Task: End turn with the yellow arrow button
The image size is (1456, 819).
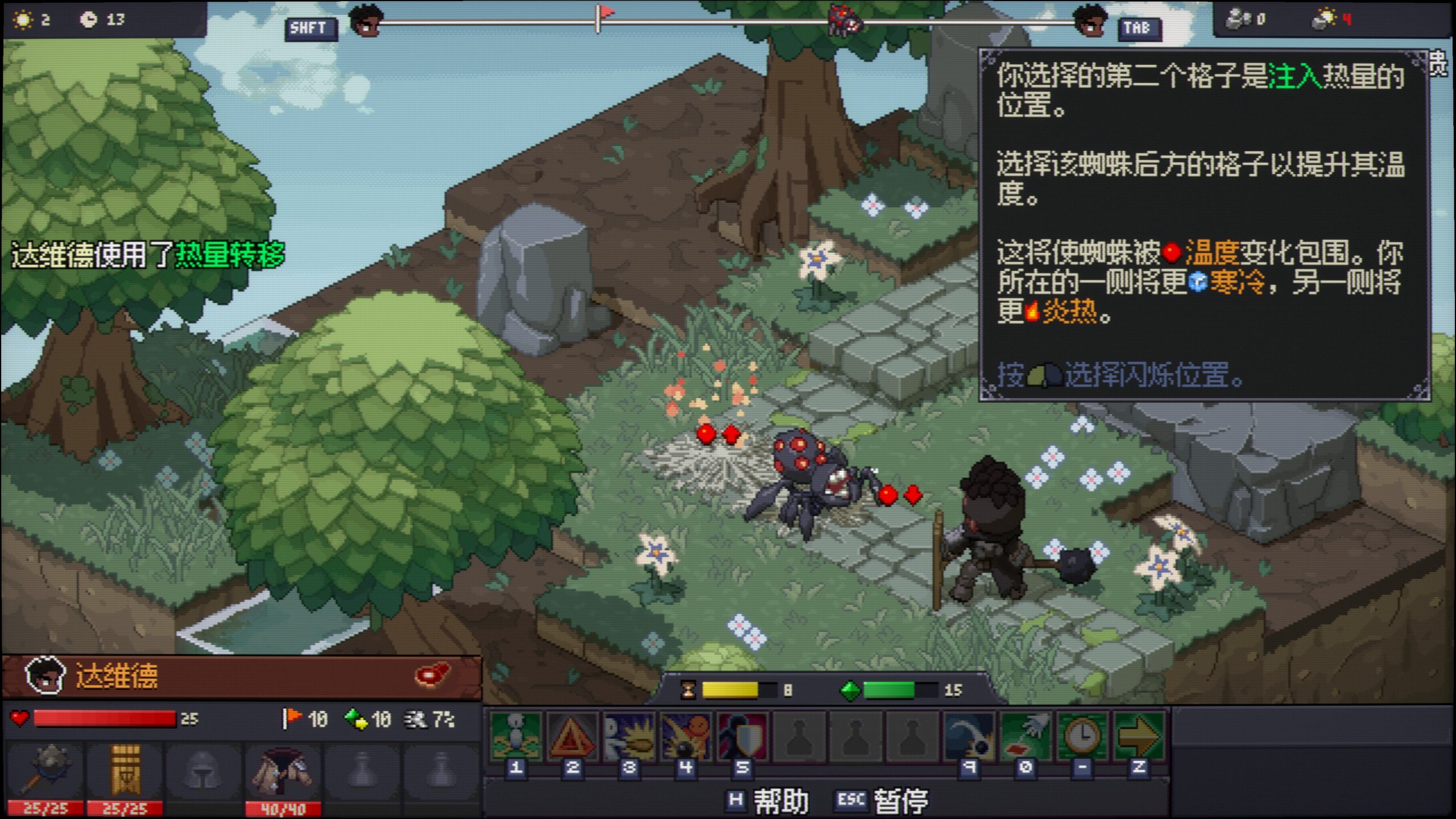Action: [x=1139, y=737]
